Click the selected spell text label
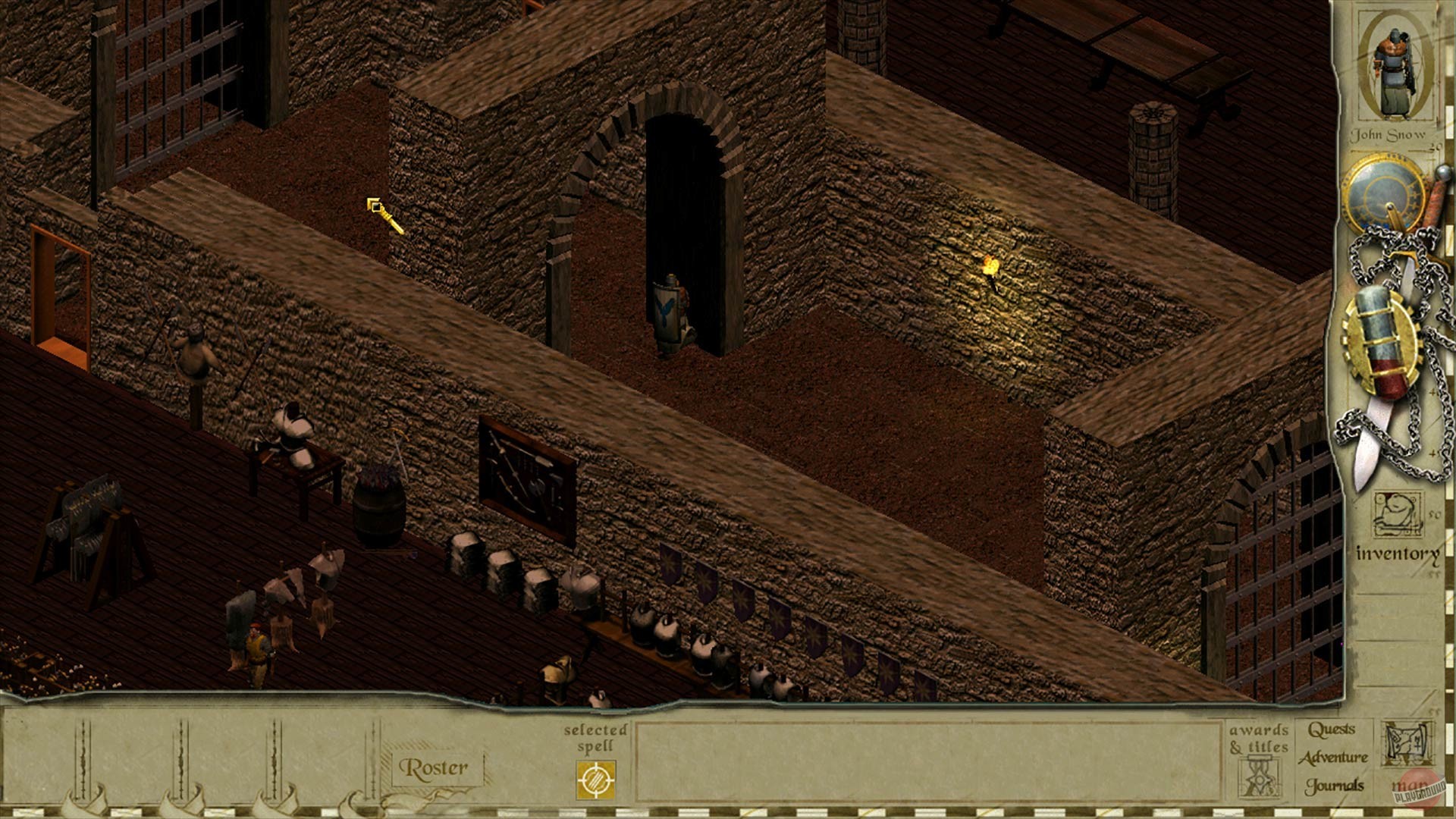This screenshot has height=819, width=1456. click(x=596, y=739)
